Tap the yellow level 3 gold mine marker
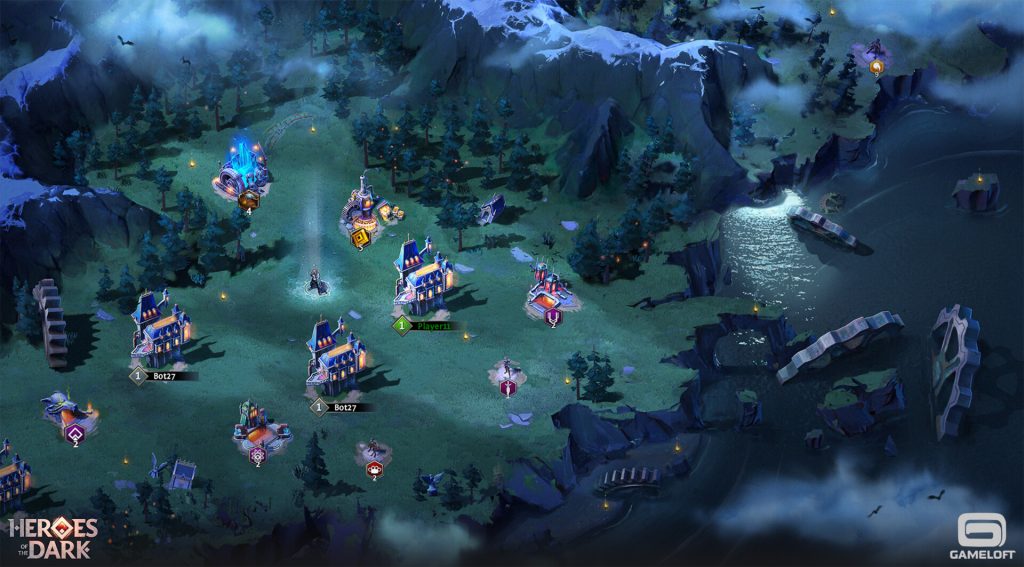The width and height of the screenshot is (1024, 567). click(360, 237)
